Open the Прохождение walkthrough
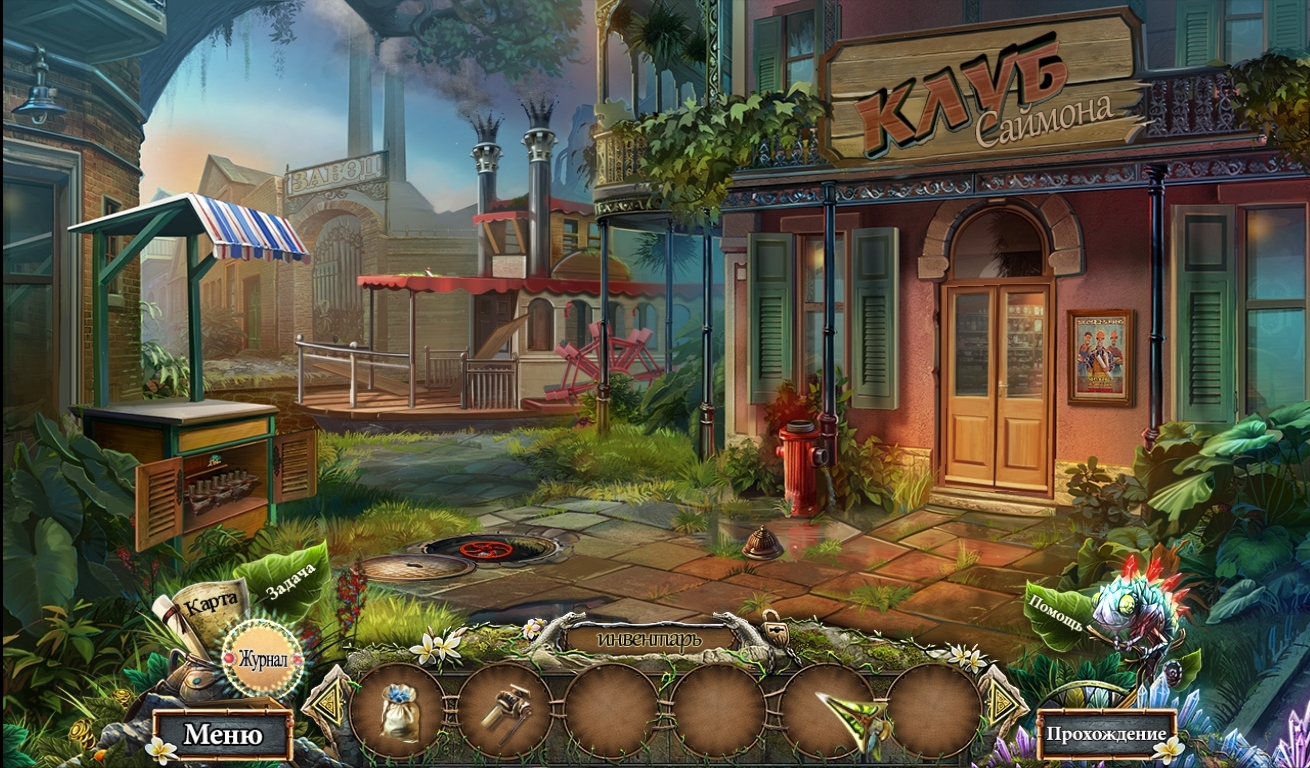The image size is (1310, 768). tap(1106, 734)
